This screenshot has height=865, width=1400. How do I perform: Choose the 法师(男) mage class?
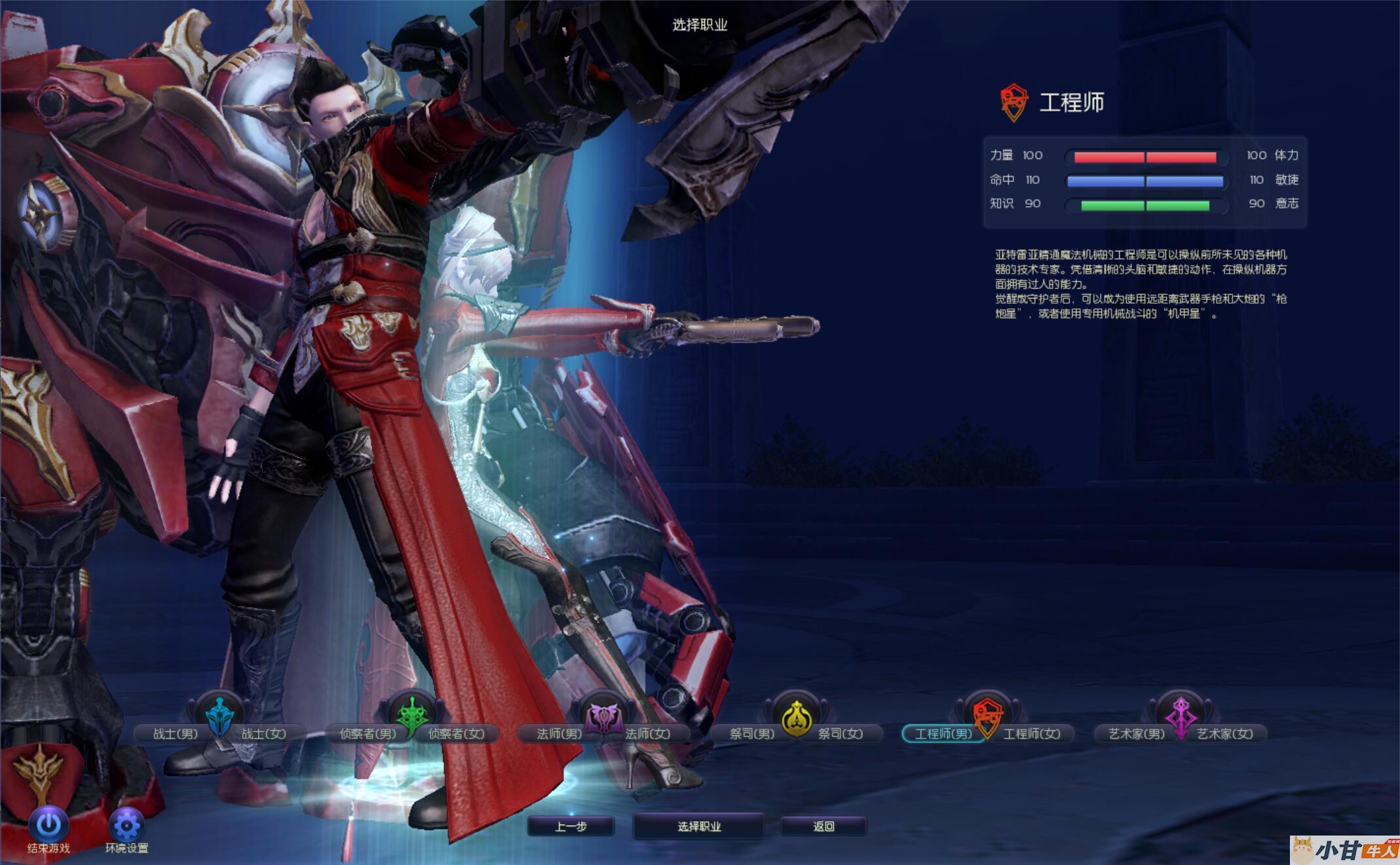click(558, 734)
